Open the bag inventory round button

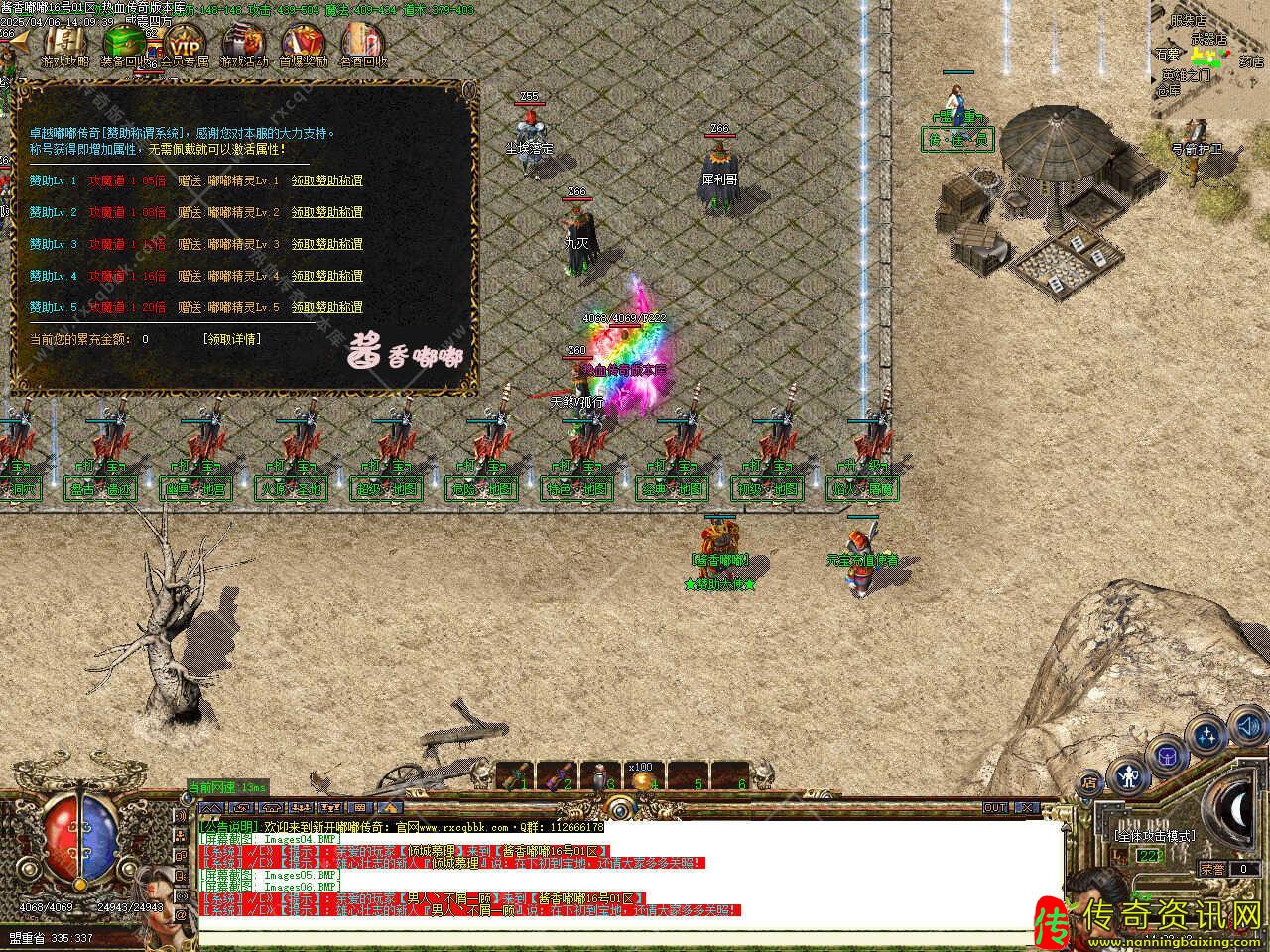pyautogui.click(x=1167, y=756)
